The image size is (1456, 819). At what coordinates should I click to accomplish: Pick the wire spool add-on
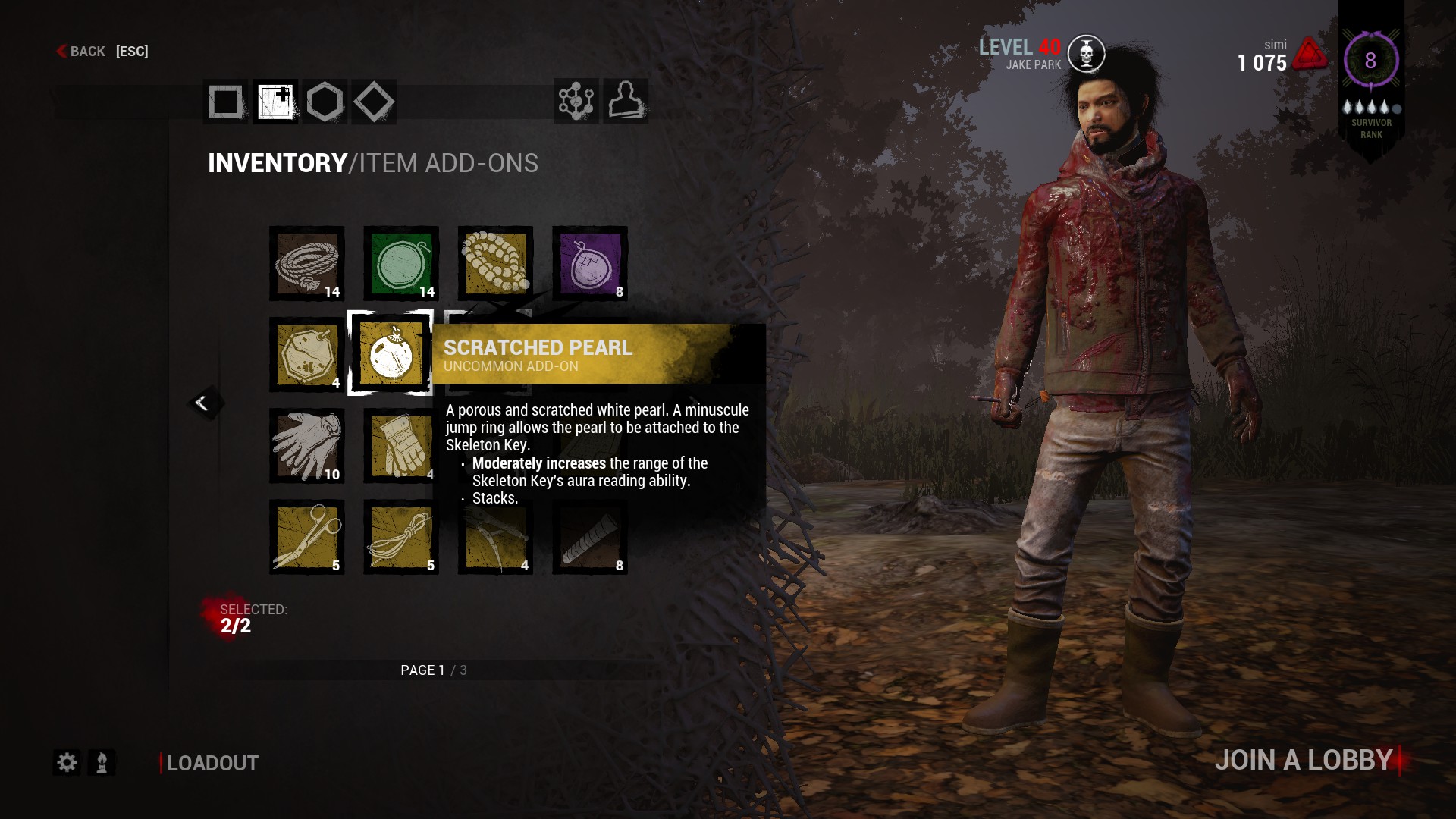[x=401, y=537]
